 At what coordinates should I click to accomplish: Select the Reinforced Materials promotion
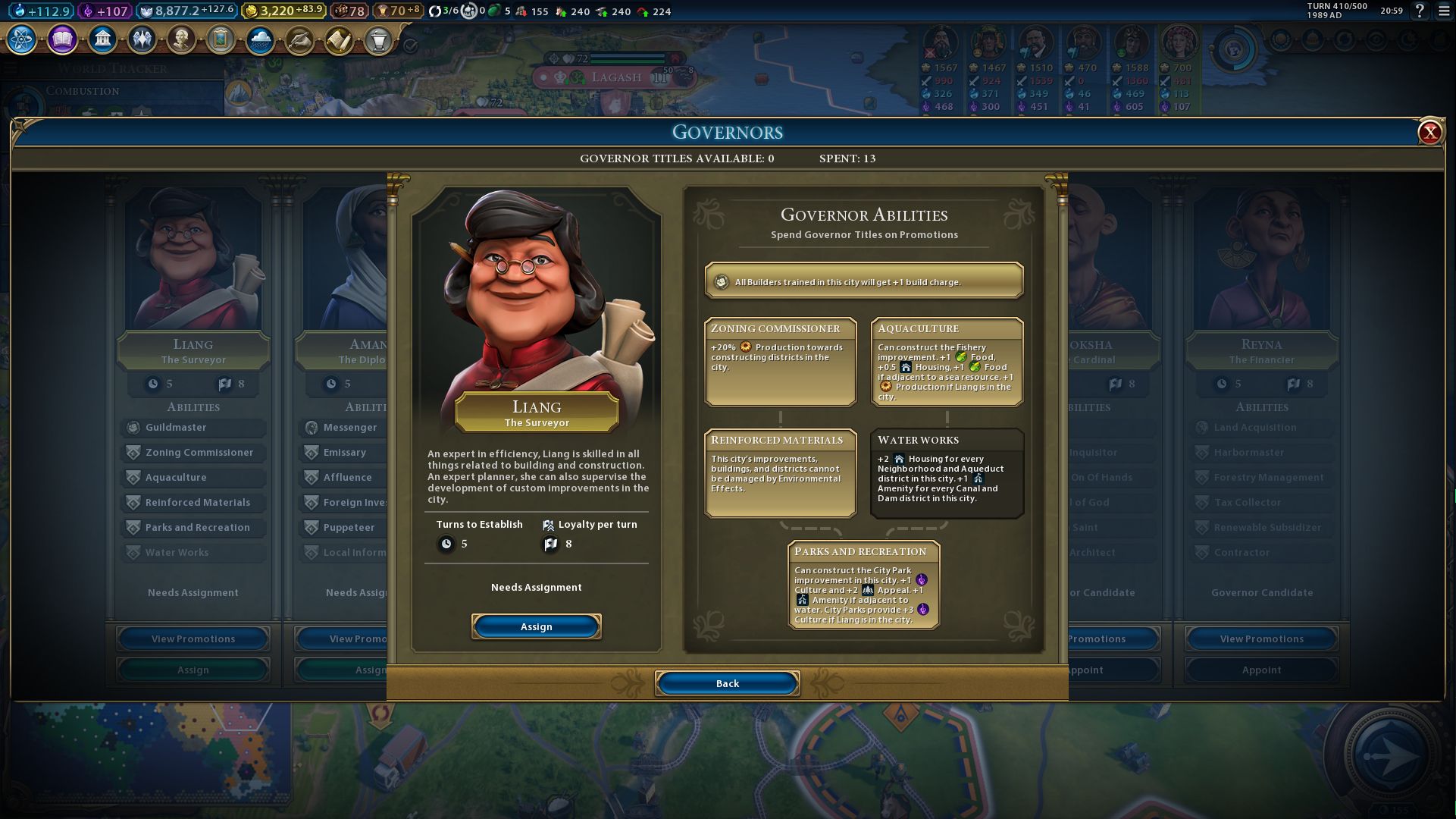(780, 473)
